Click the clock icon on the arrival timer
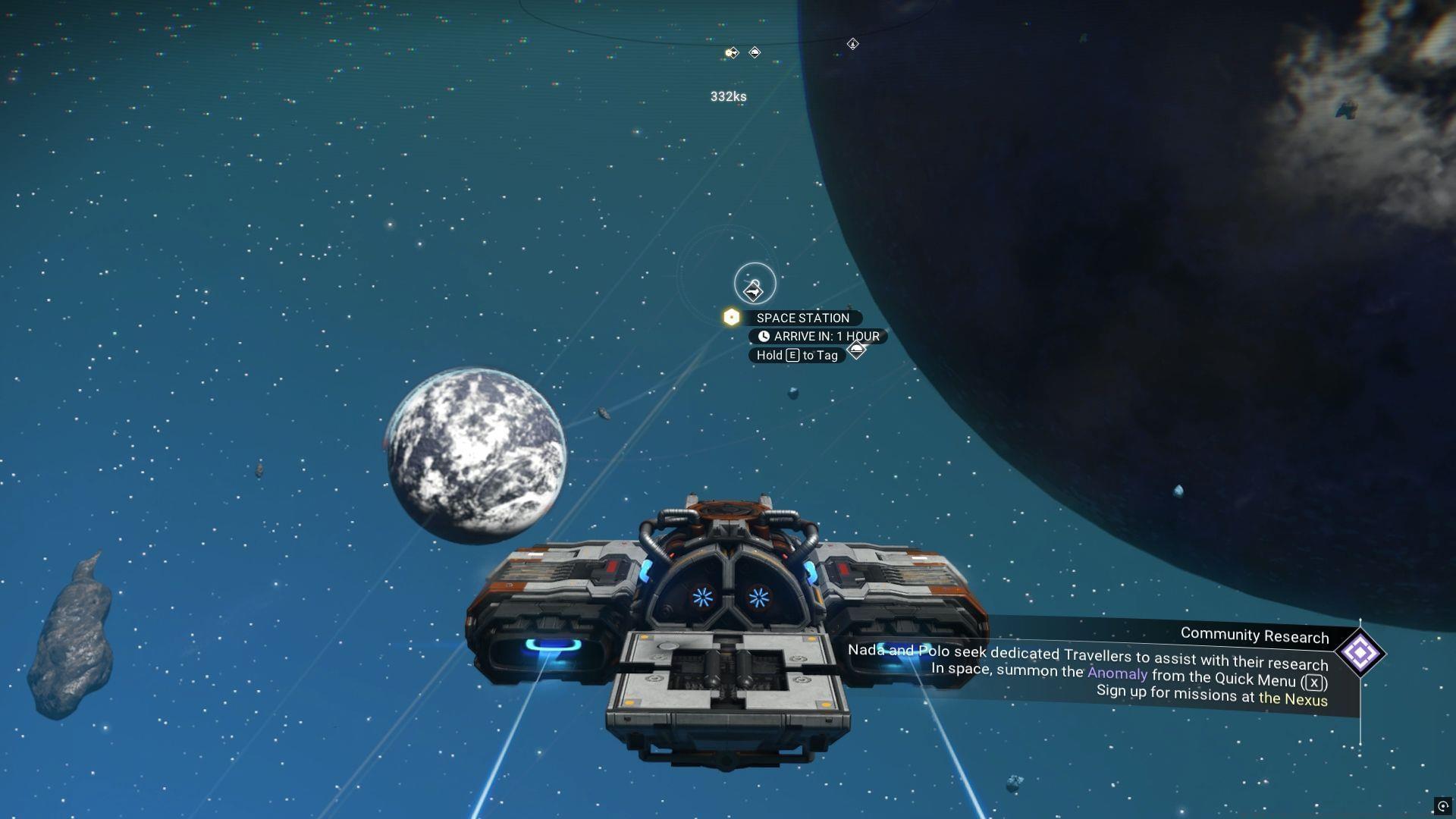Image resolution: width=1456 pixels, height=819 pixels. 764,336
